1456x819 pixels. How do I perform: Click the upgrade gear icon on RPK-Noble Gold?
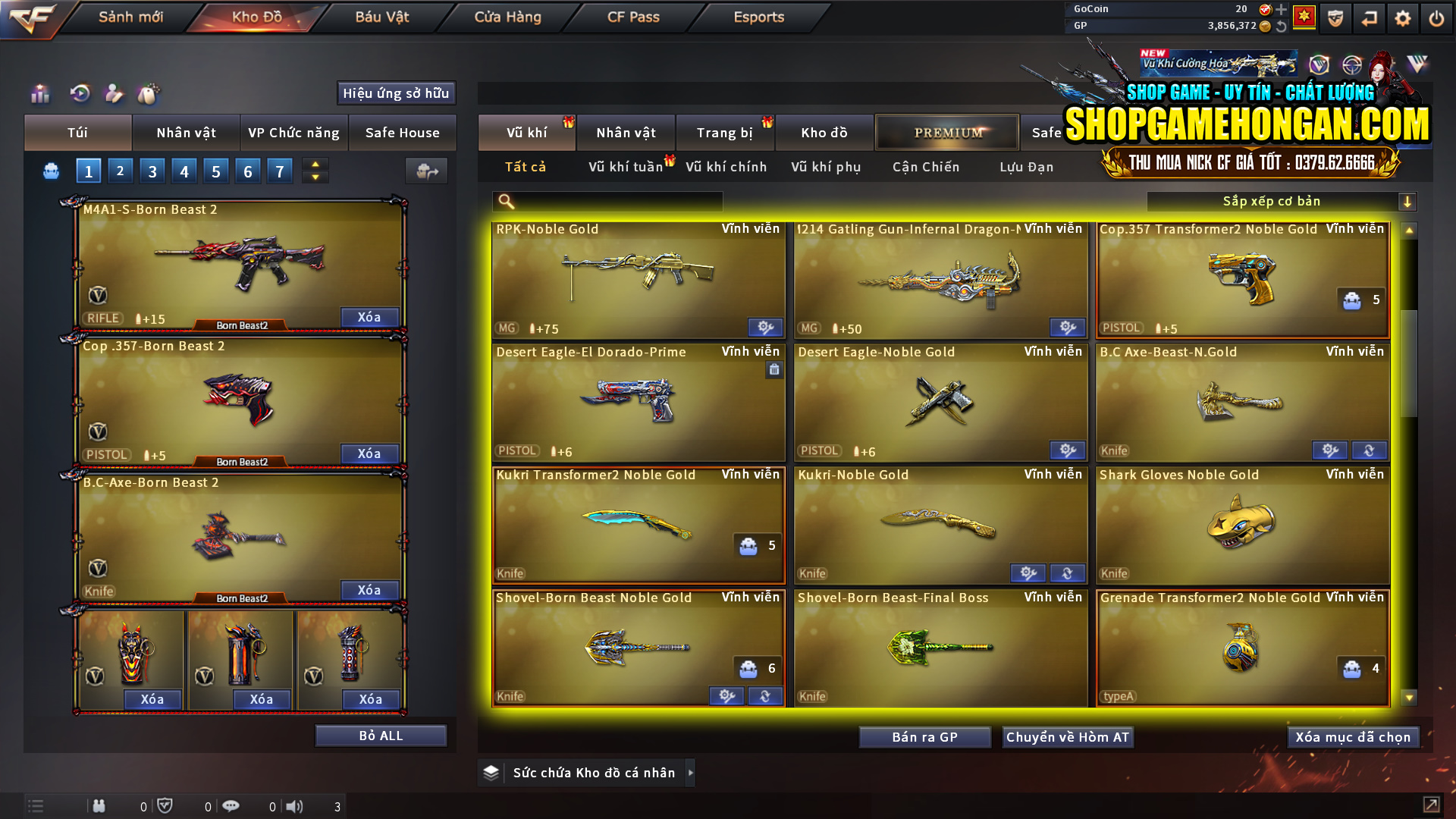point(764,327)
